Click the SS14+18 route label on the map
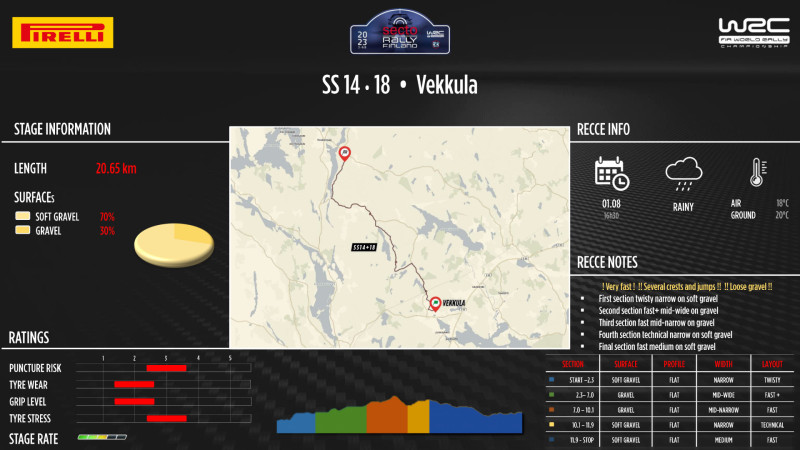This screenshot has height=450, width=800. [x=364, y=246]
